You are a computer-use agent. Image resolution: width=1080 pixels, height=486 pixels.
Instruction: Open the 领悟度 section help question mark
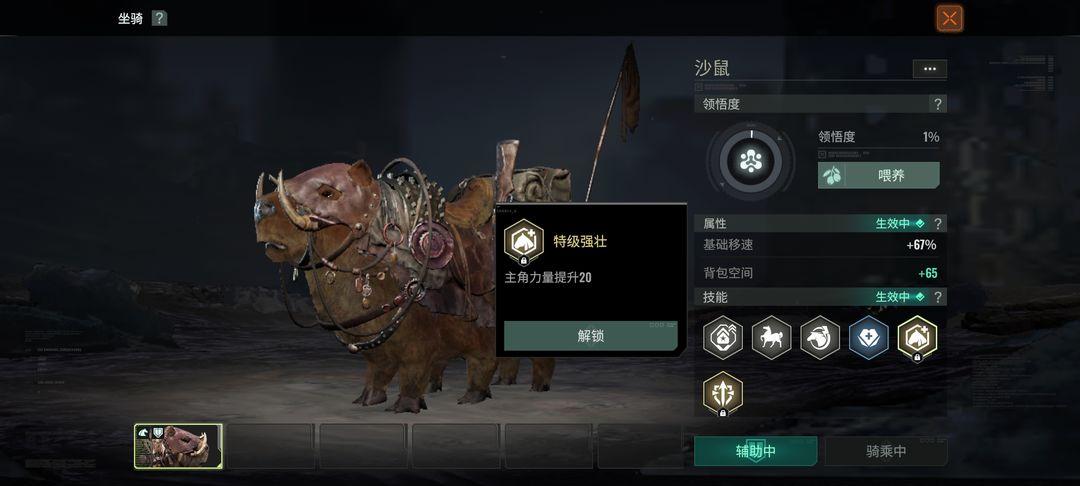click(937, 104)
